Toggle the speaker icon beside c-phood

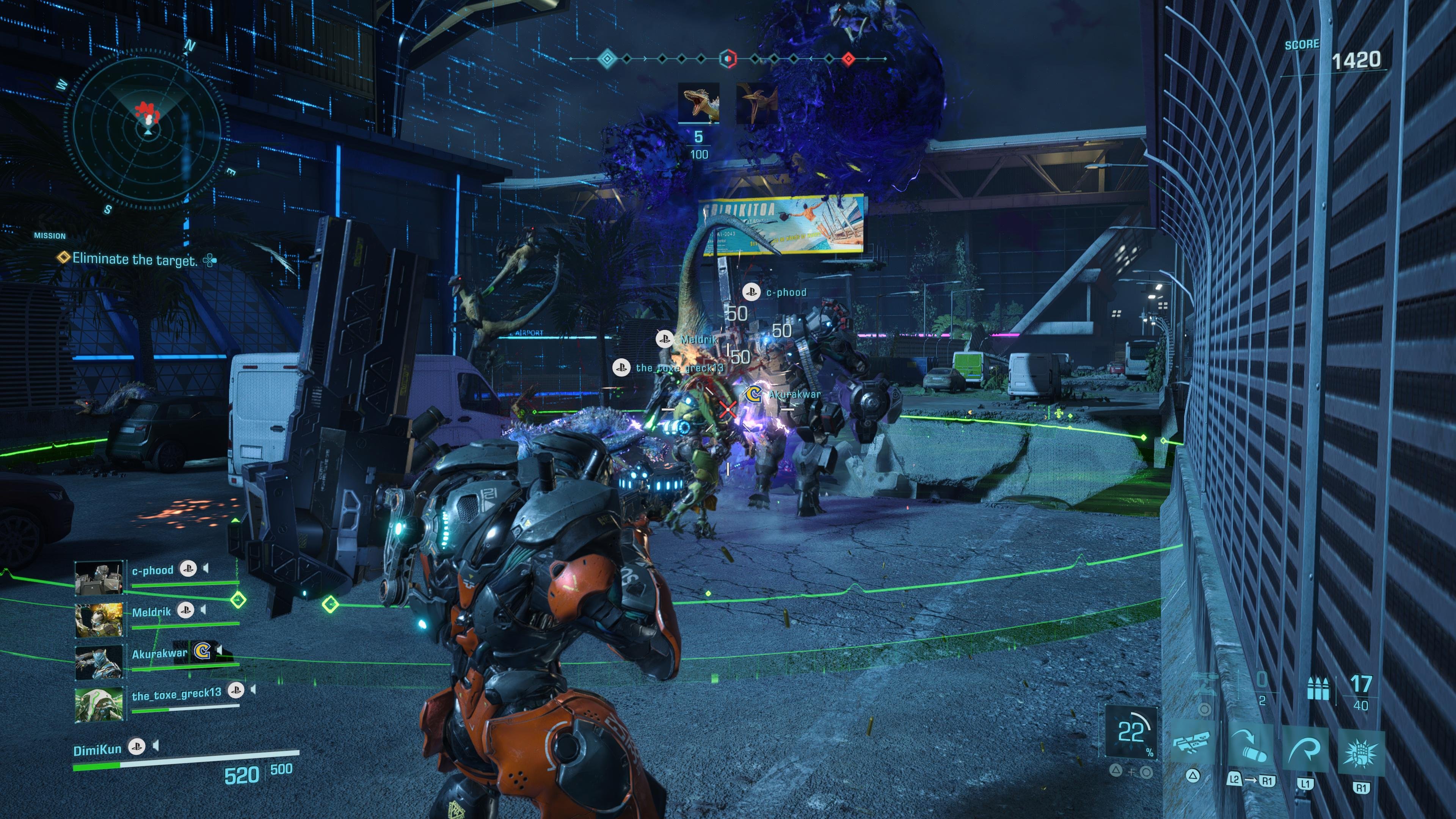point(206,568)
